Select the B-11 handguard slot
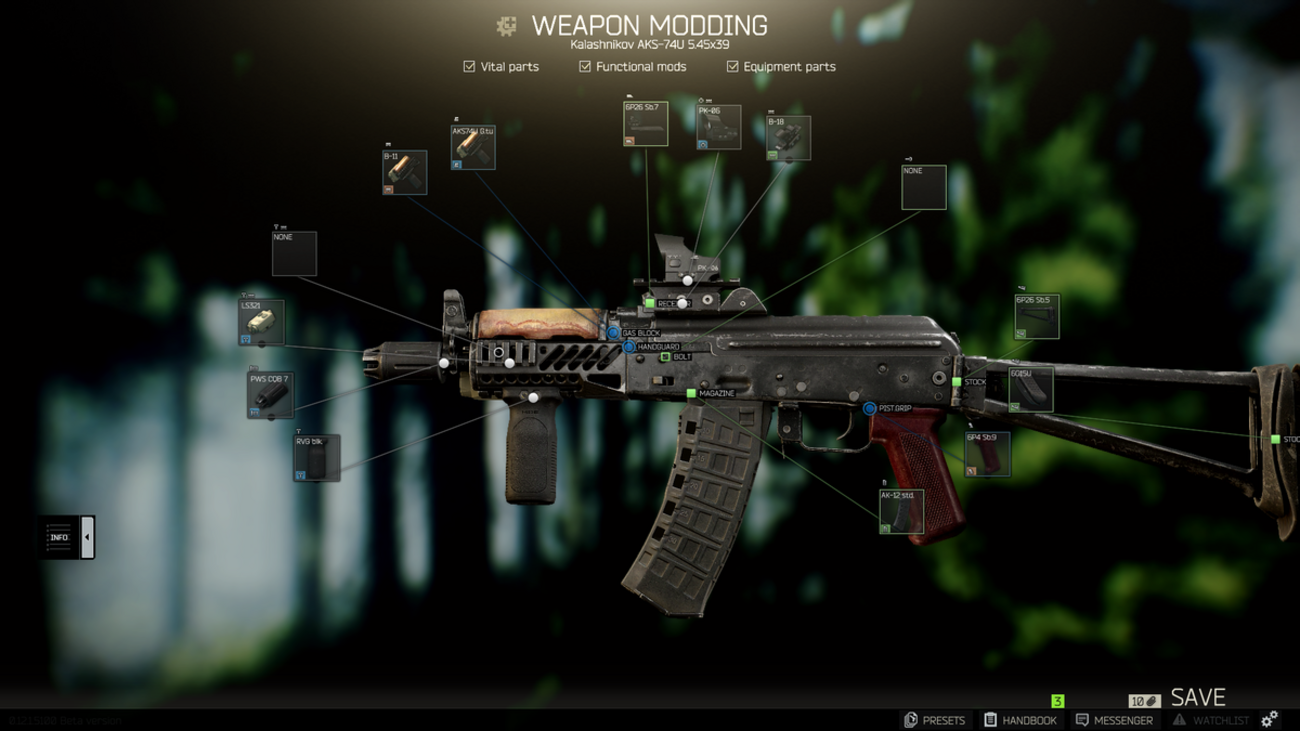 (404, 172)
